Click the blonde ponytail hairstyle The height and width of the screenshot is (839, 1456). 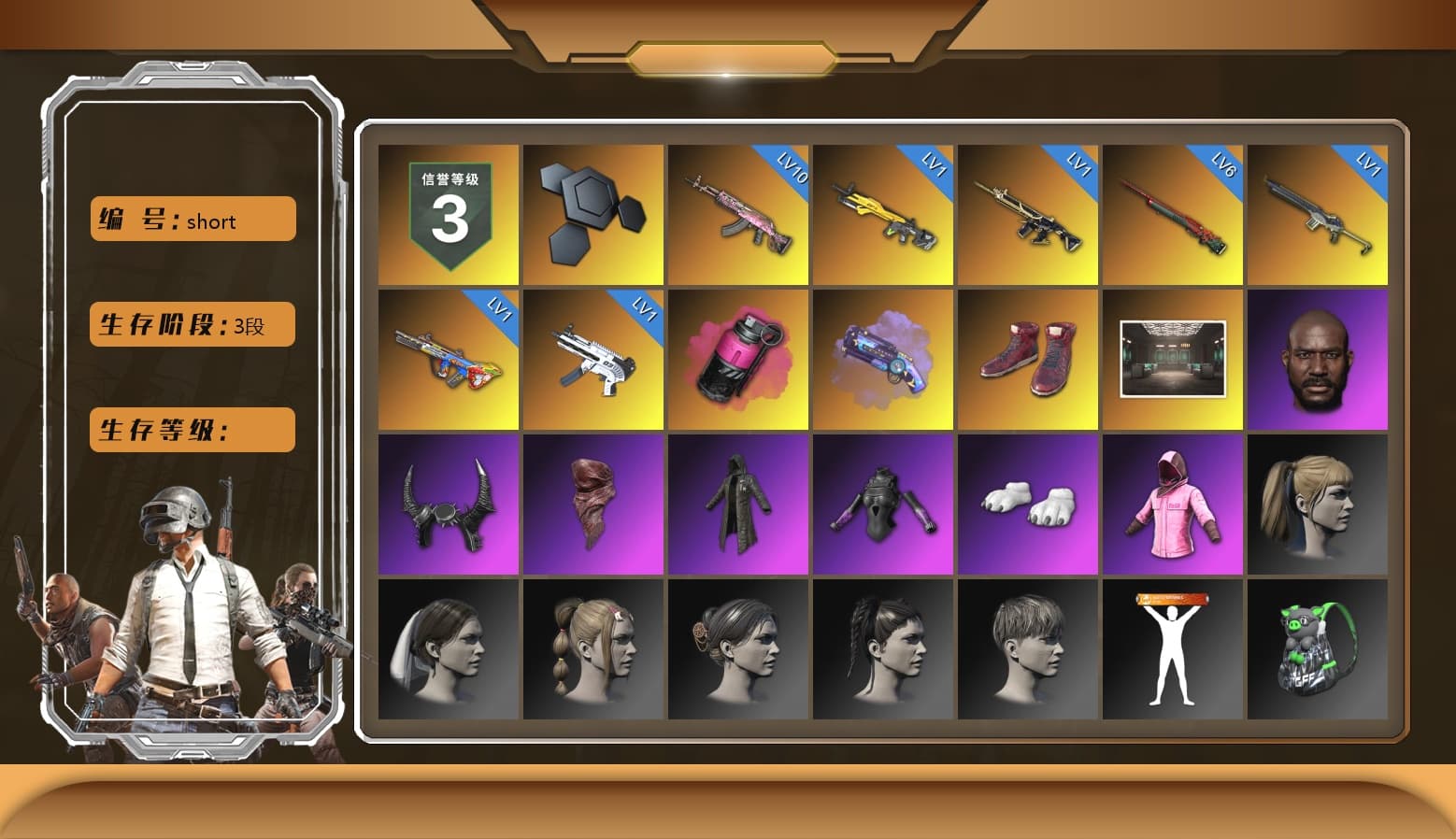1319,505
